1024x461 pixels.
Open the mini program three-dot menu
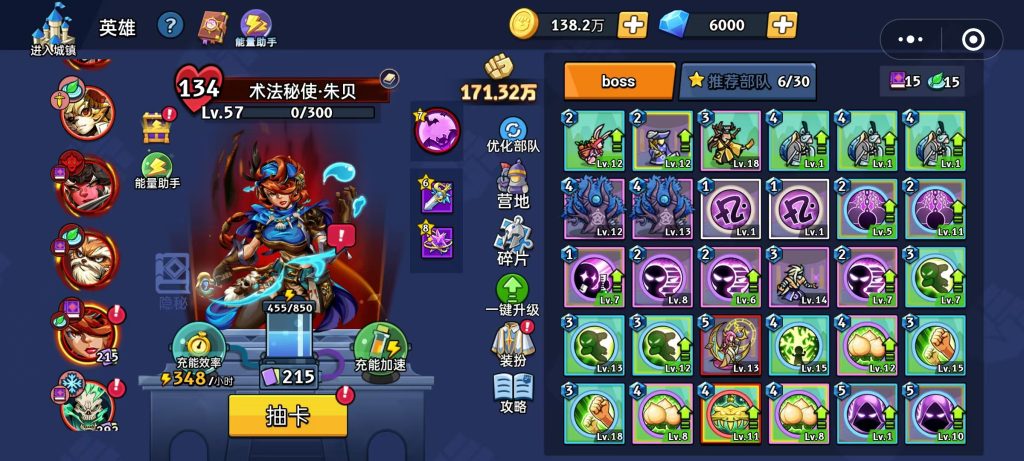click(910, 40)
